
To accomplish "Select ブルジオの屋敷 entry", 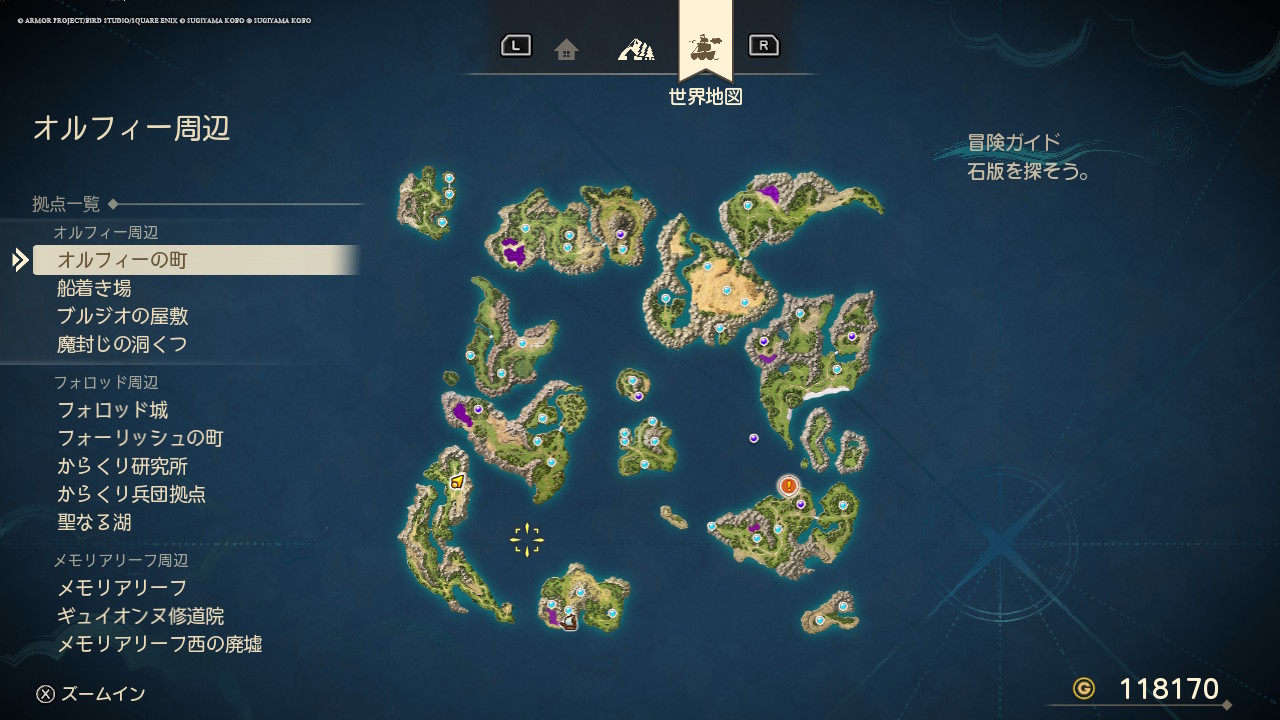I will click(122, 316).
